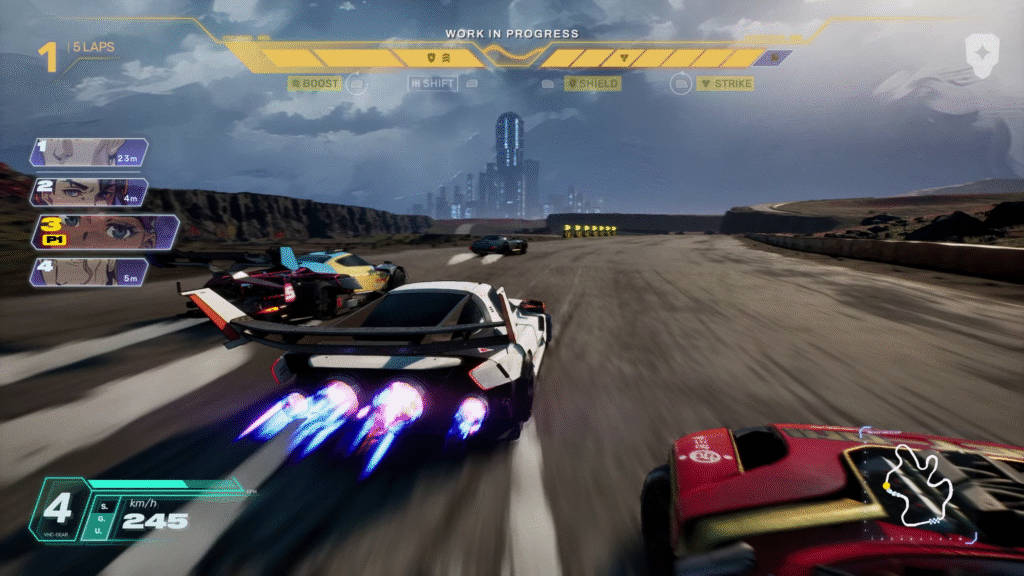Activate the Boost ability

(x=315, y=83)
